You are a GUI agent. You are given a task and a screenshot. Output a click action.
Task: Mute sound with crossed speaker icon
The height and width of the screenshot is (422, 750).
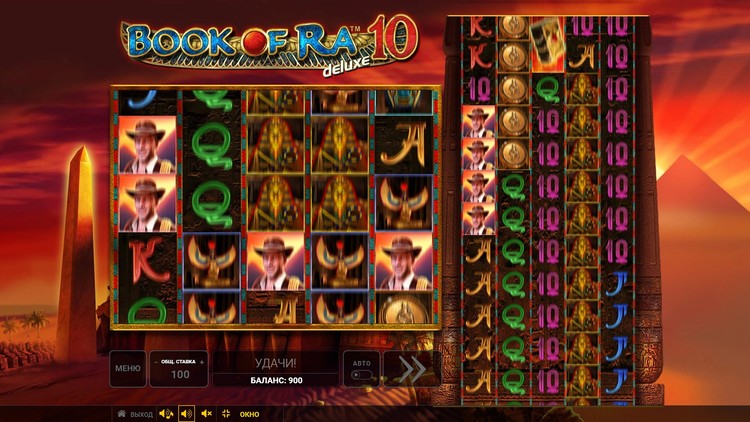206,413
